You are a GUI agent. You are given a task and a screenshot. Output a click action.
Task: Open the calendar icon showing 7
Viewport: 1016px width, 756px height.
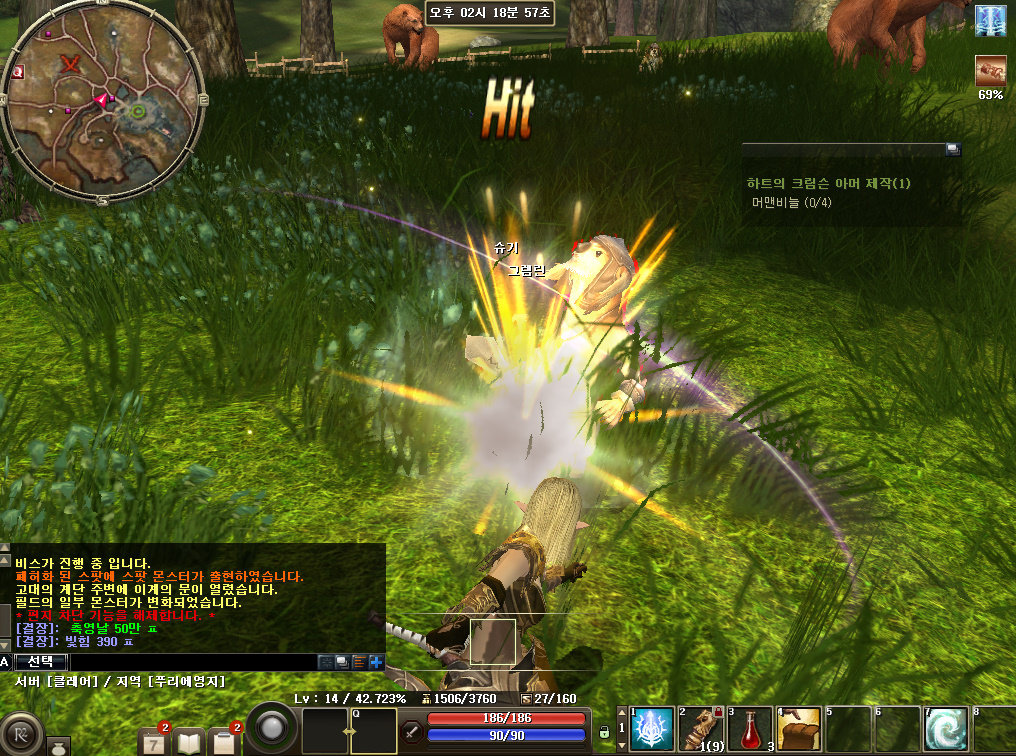point(156,741)
